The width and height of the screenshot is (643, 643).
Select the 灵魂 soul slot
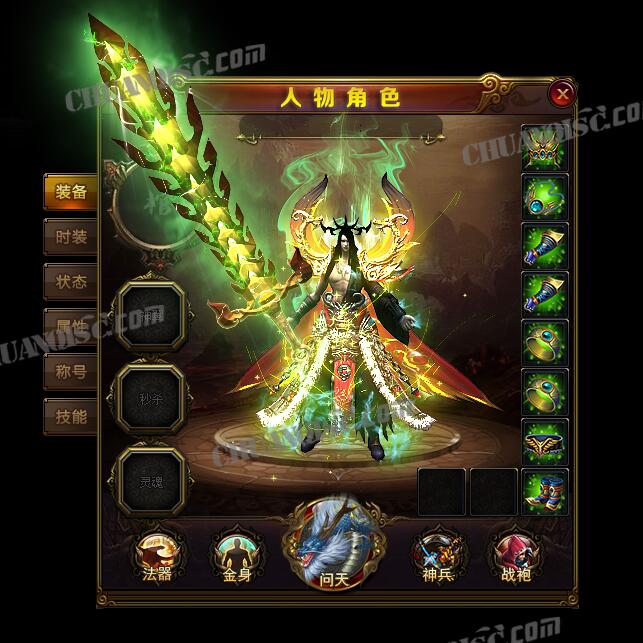(151, 477)
